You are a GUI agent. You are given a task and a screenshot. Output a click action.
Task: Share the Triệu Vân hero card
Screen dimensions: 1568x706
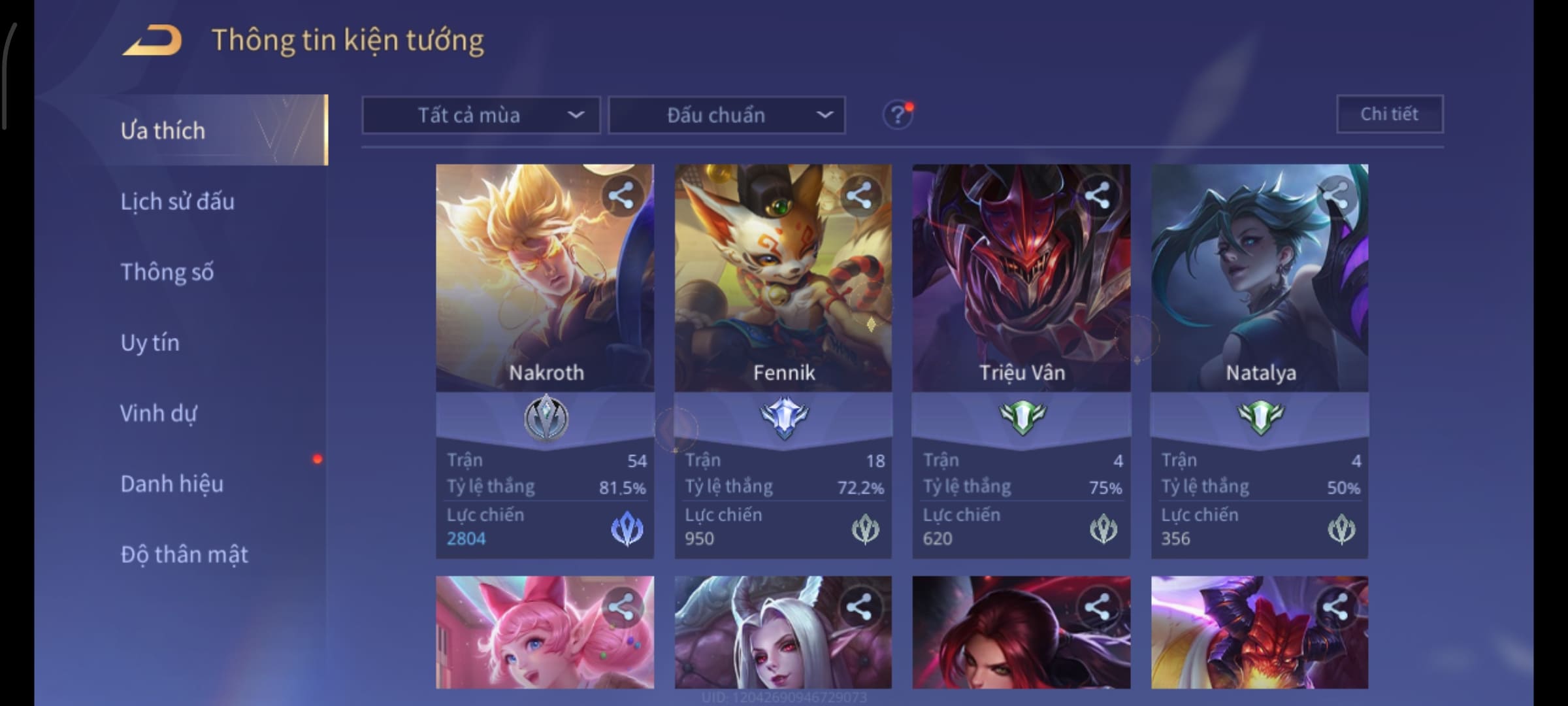1097,195
